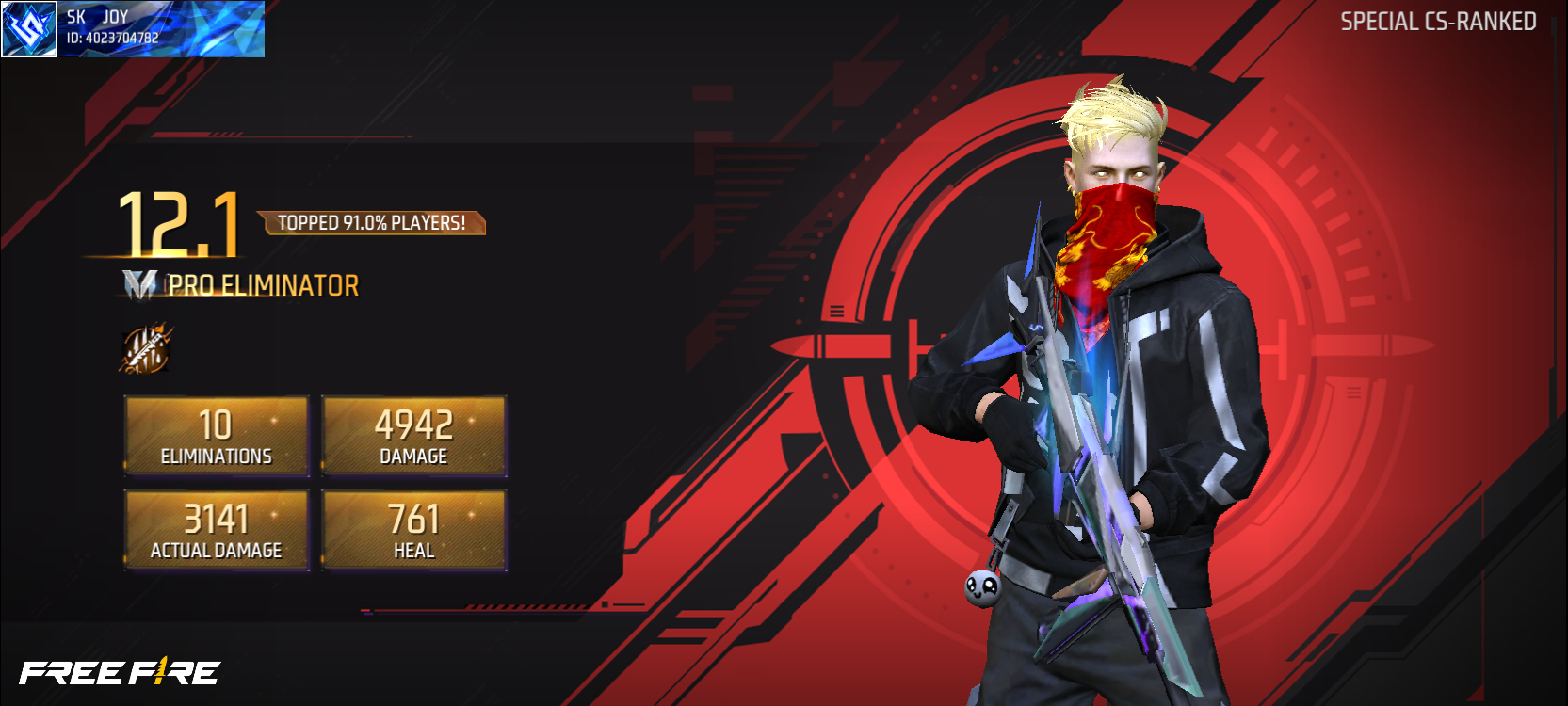Open SK JOY's player name banner
This screenshot has height=706, width=1568.
tap(161, 28)
